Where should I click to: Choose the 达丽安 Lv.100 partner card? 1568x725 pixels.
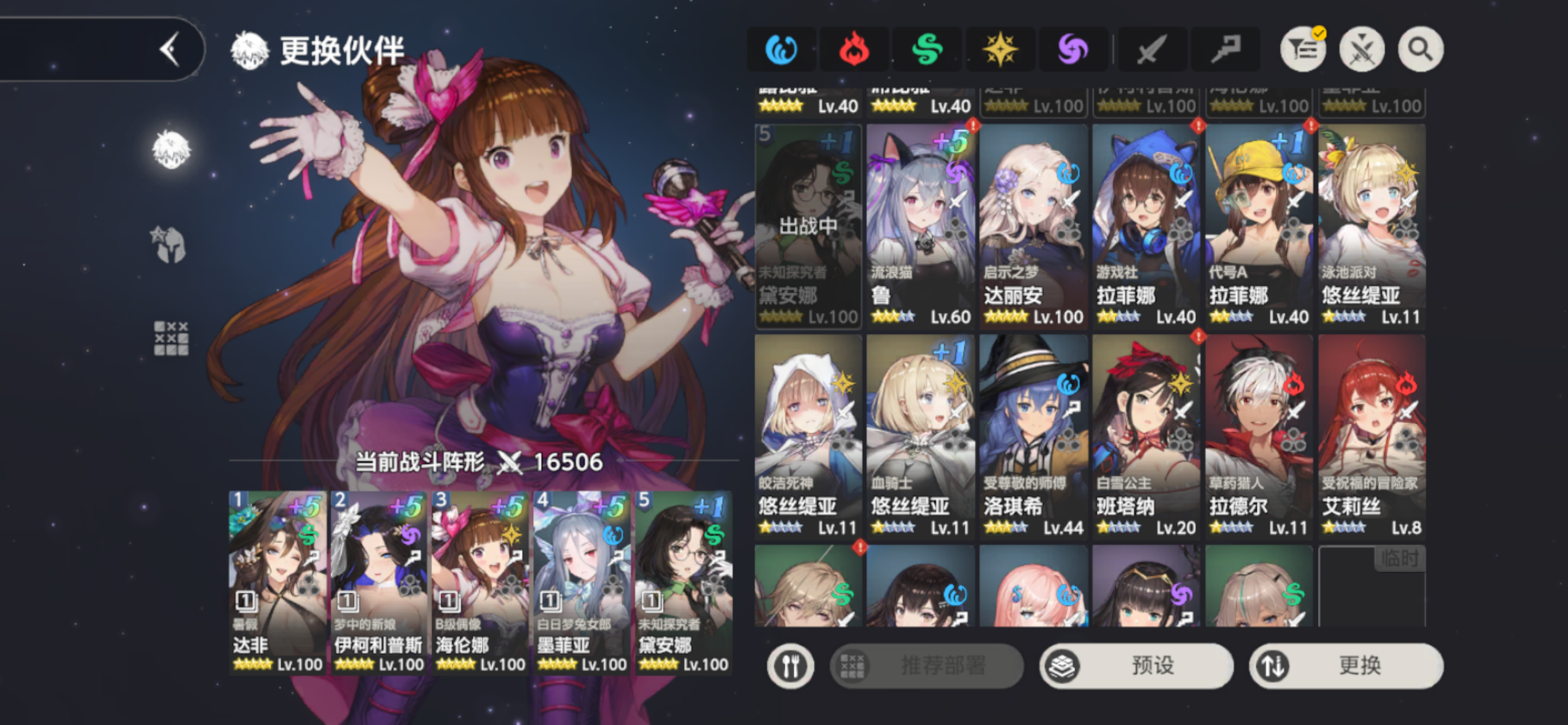click(x=1034, y=226)
